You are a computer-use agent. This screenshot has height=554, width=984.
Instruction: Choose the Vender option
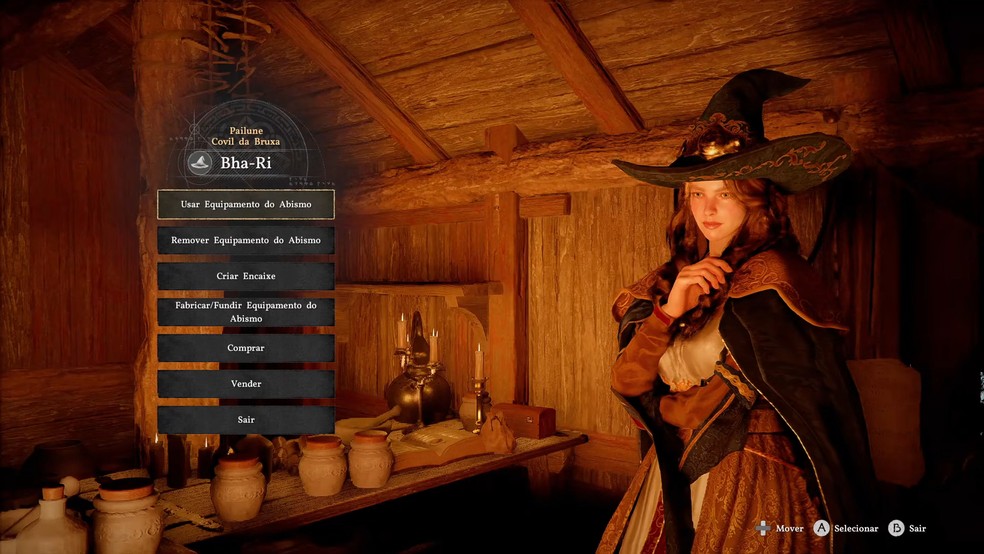(x=245, y=384)
